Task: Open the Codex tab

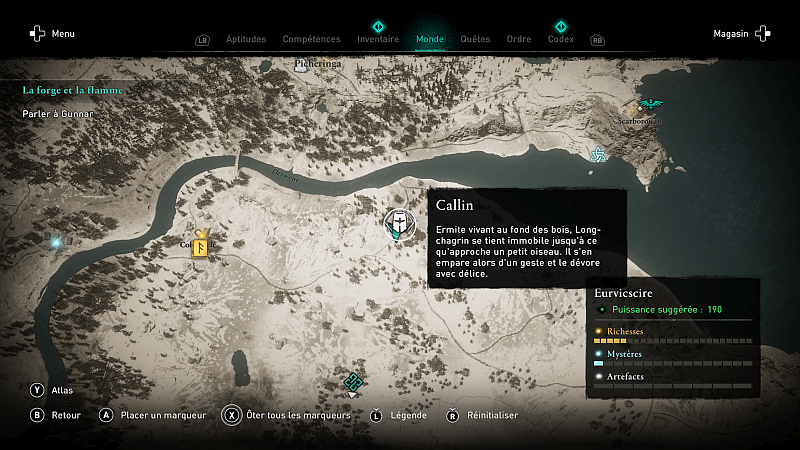Action: coord(561,39)
